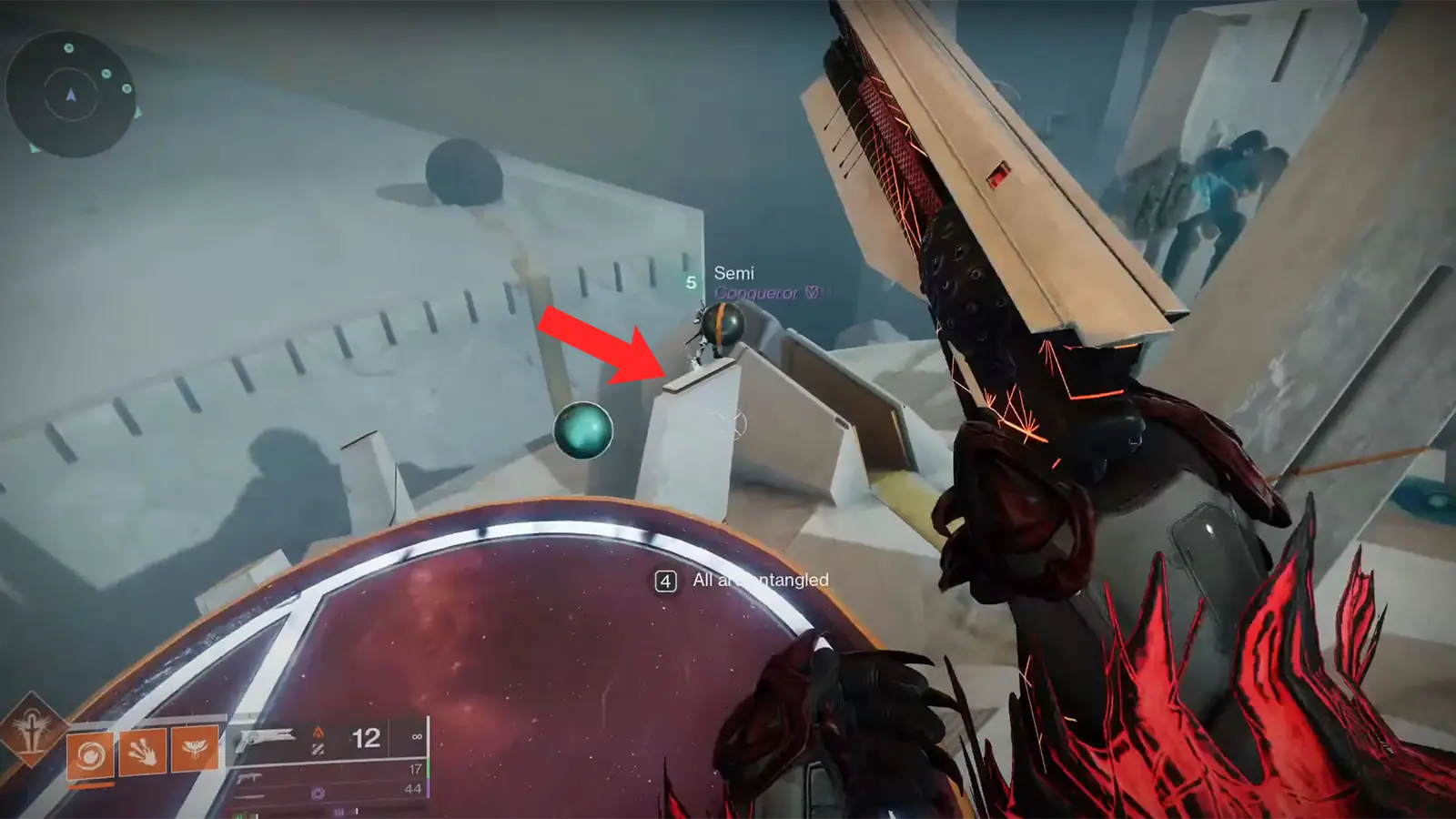Select the moth class ability icon
The height and width of the screenshot is (819, 1456).
coord(193,748)
